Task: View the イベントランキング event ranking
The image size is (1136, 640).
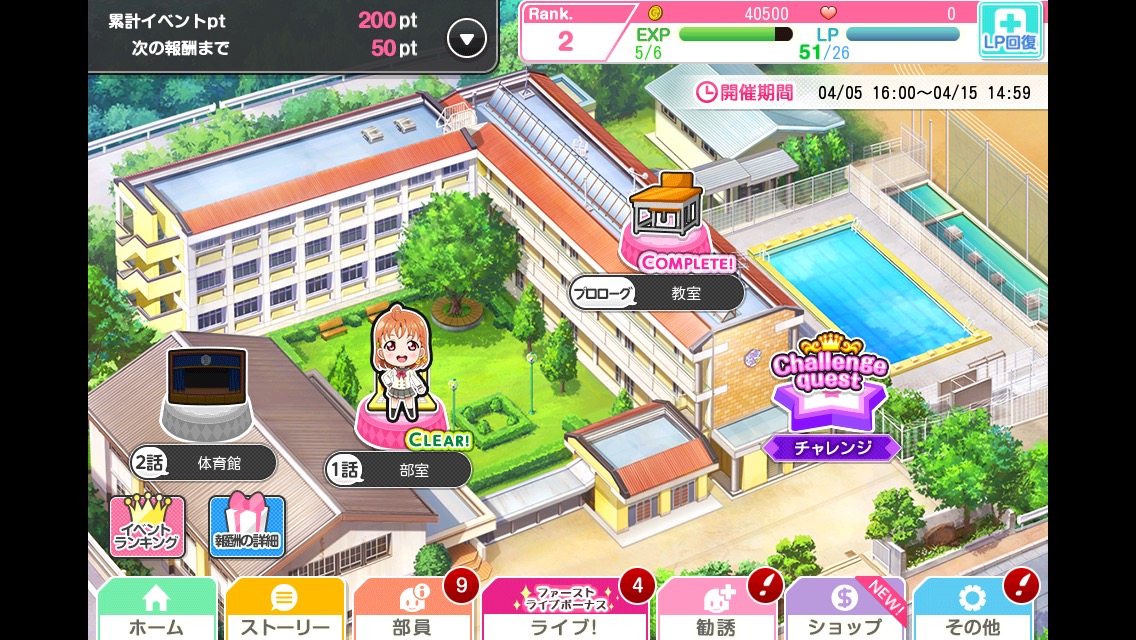Action: [x=147, y=526]
